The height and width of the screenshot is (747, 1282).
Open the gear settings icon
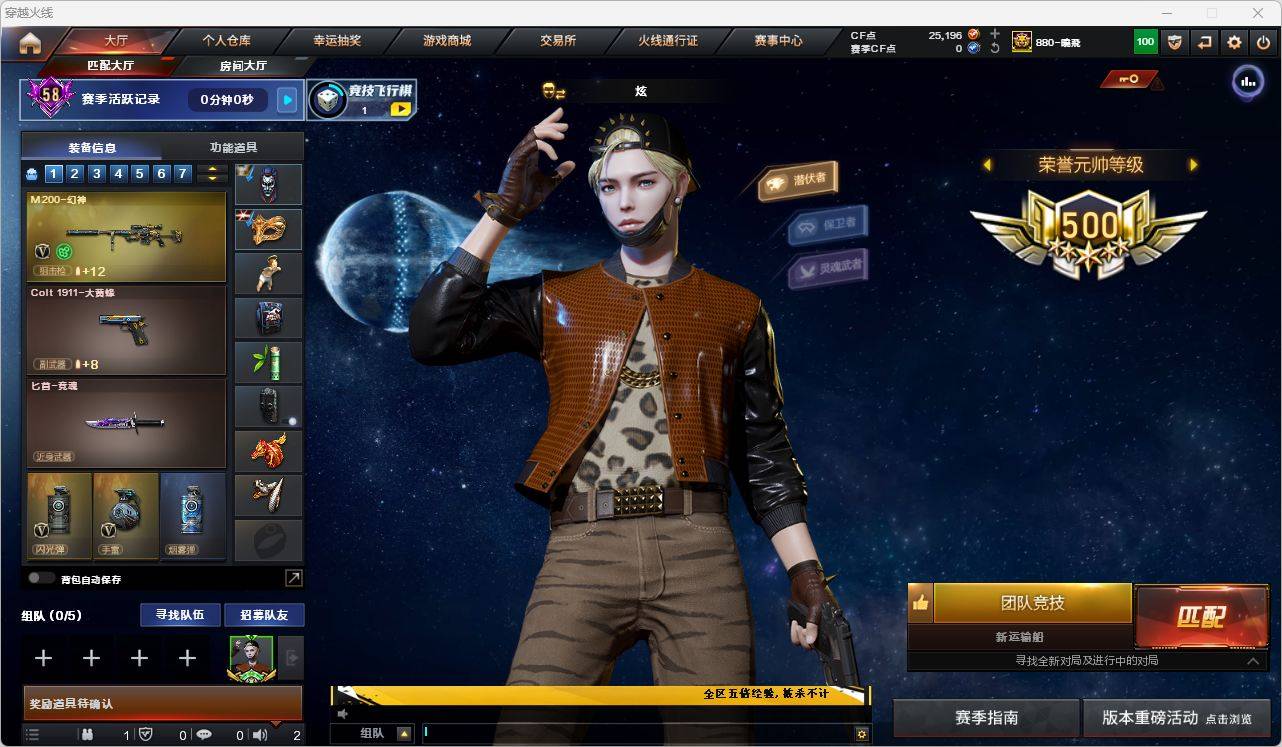pyautogui.click(x=1234, y=42)
